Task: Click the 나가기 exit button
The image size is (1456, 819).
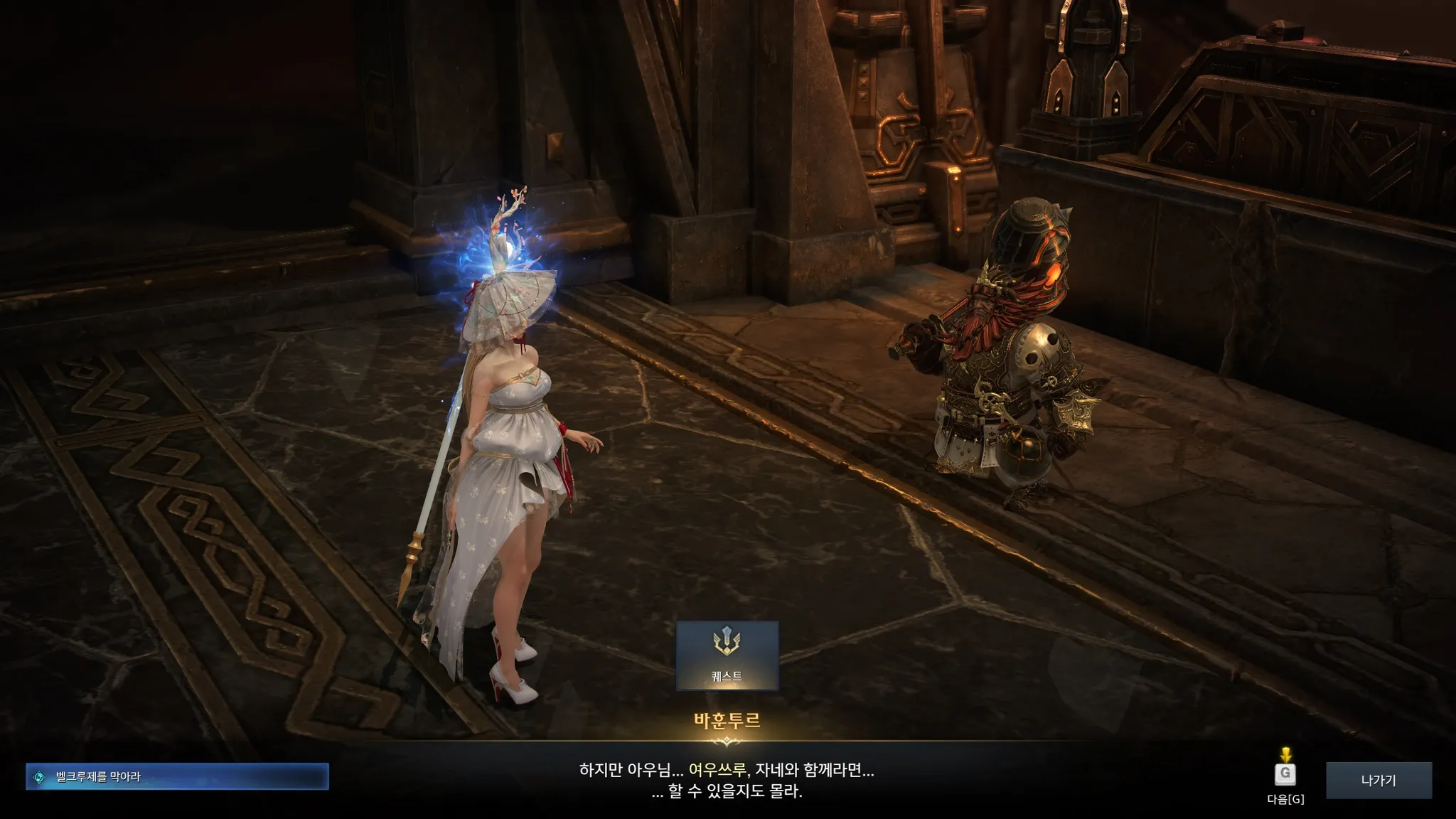Action: pos(1379,780)
